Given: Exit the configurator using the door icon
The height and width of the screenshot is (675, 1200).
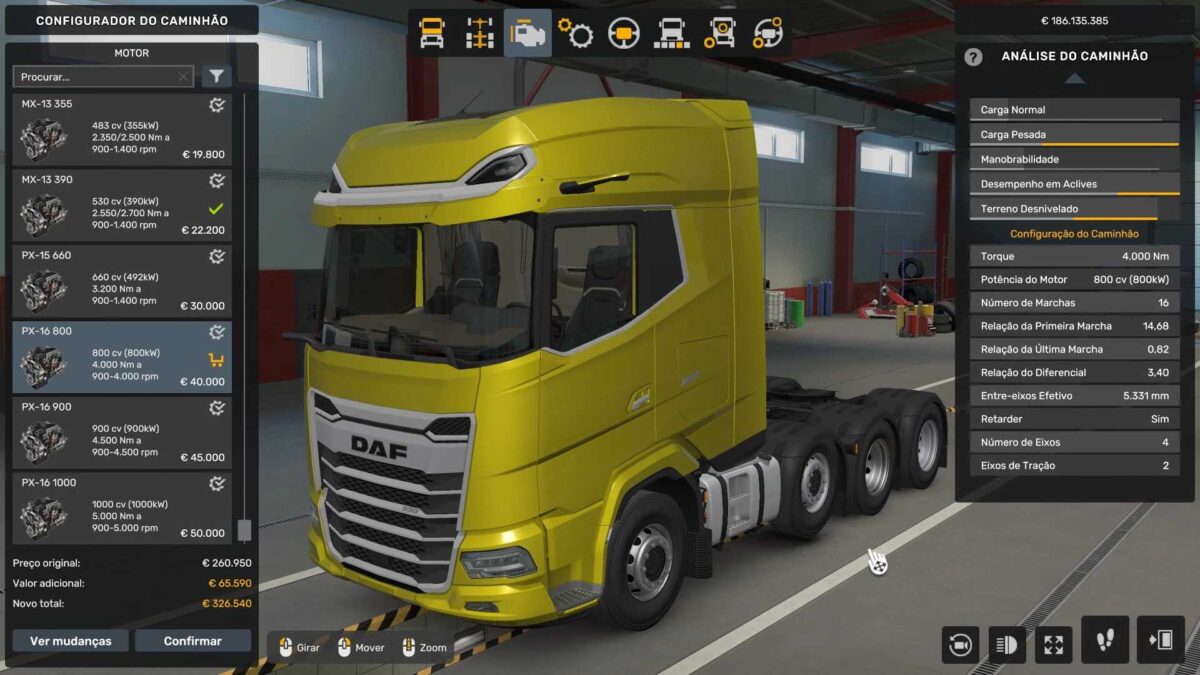Looking at the screenshot, I should point(1160,640).
